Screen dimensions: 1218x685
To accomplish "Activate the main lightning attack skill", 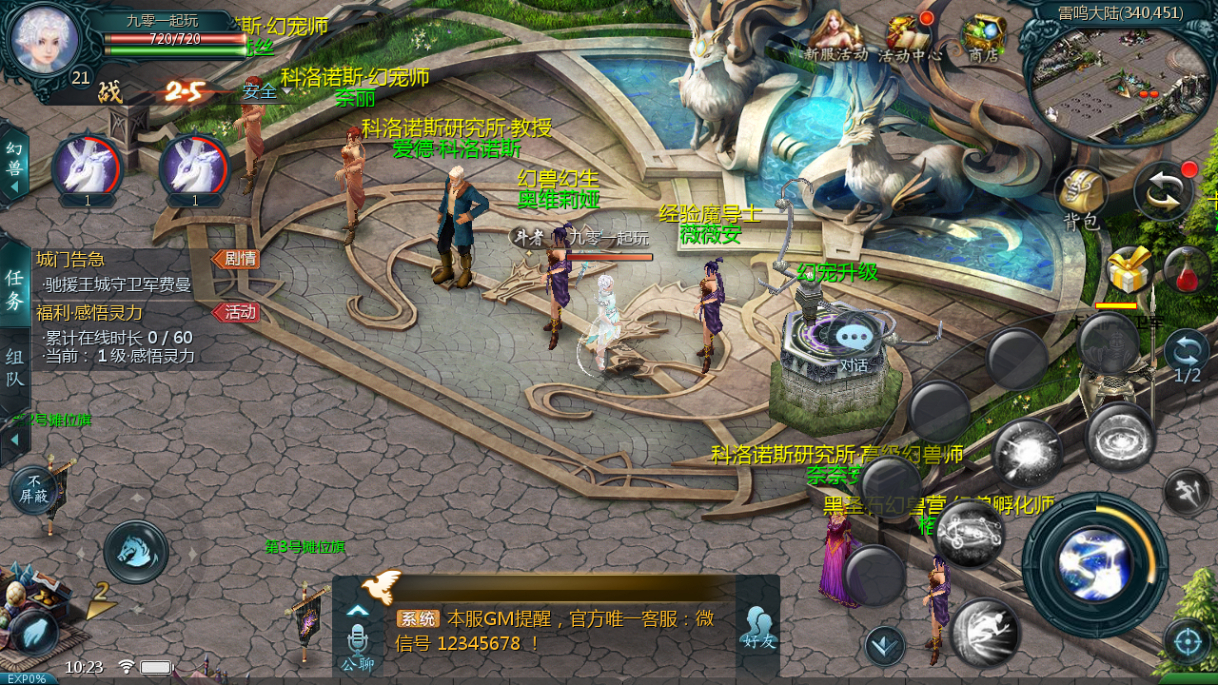I will 1094,565.
